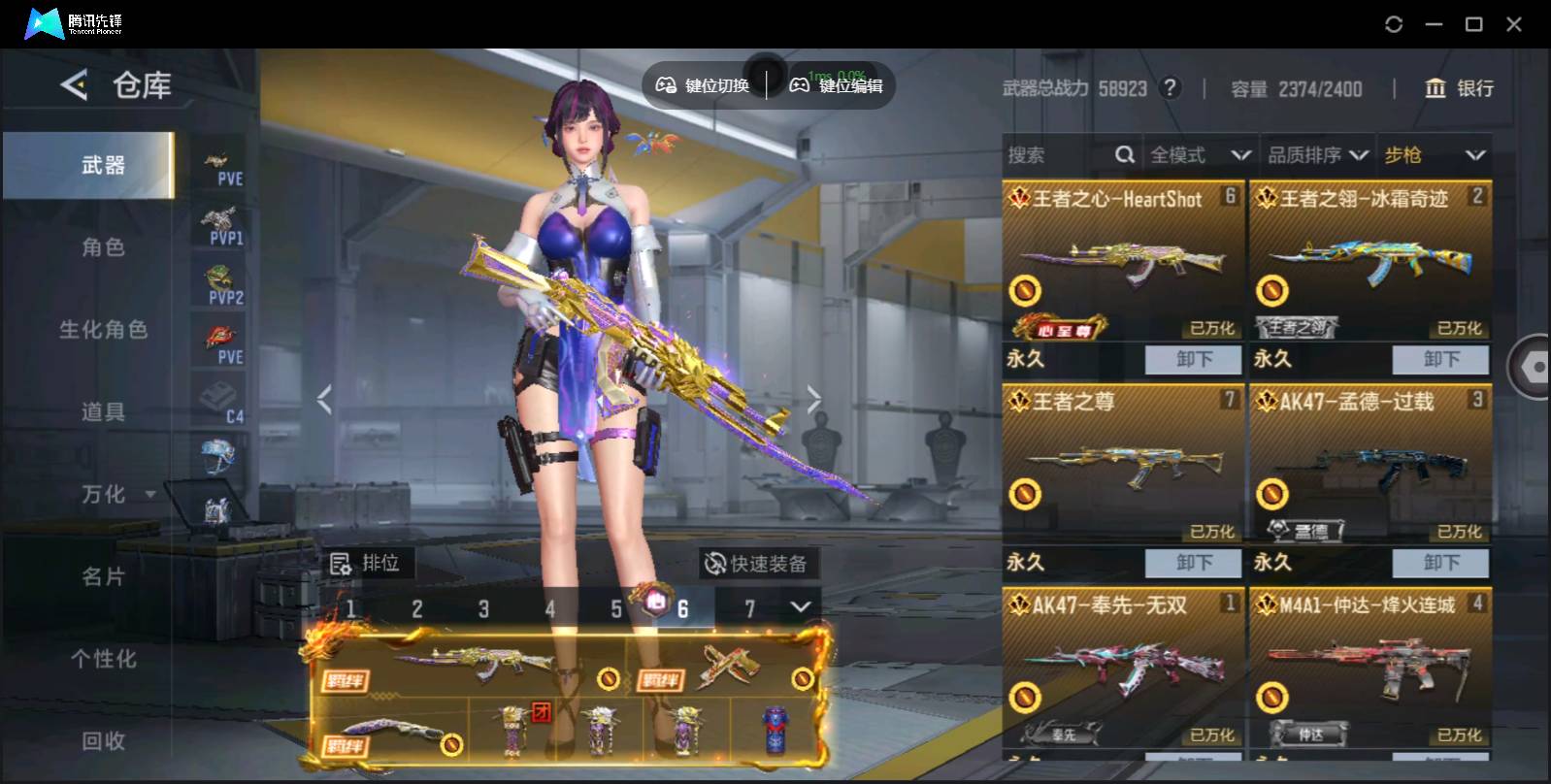
Task: Open the 全模式 mode dropdown
Action: coord(1200,155)
